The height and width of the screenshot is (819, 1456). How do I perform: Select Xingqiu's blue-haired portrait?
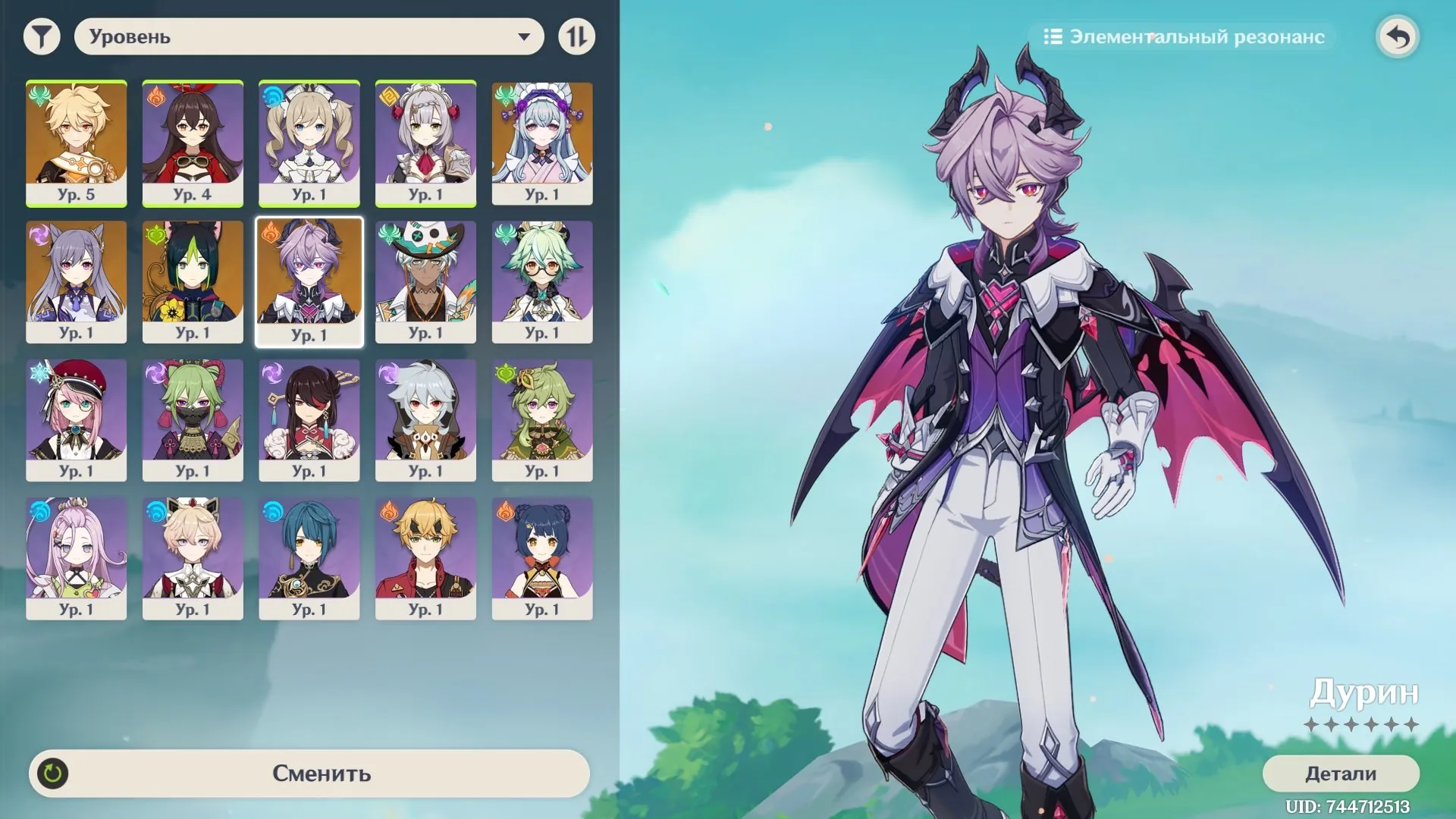pos(309,558)
